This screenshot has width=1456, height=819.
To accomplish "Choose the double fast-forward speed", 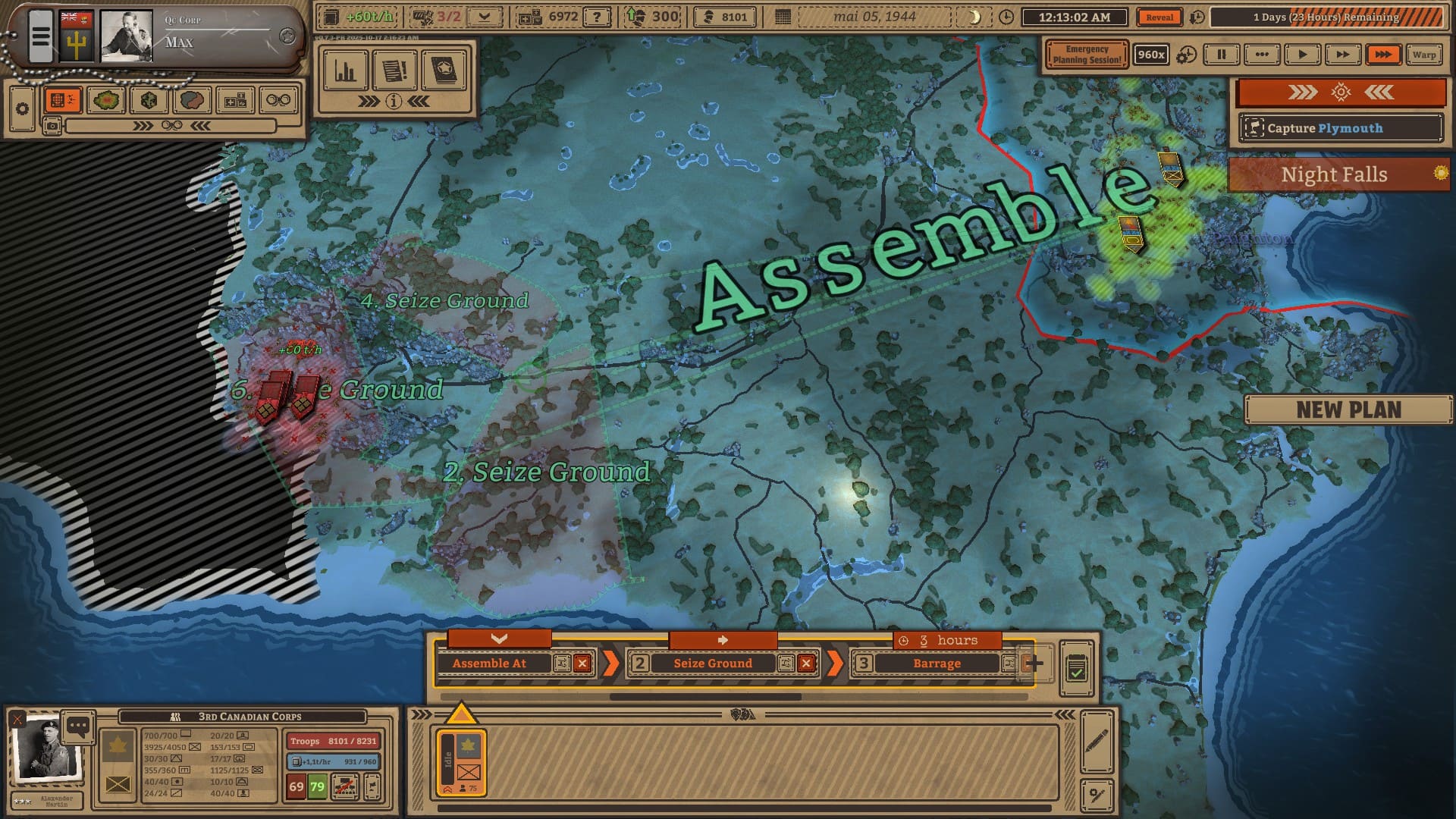I will click(x=1342, y=55).
